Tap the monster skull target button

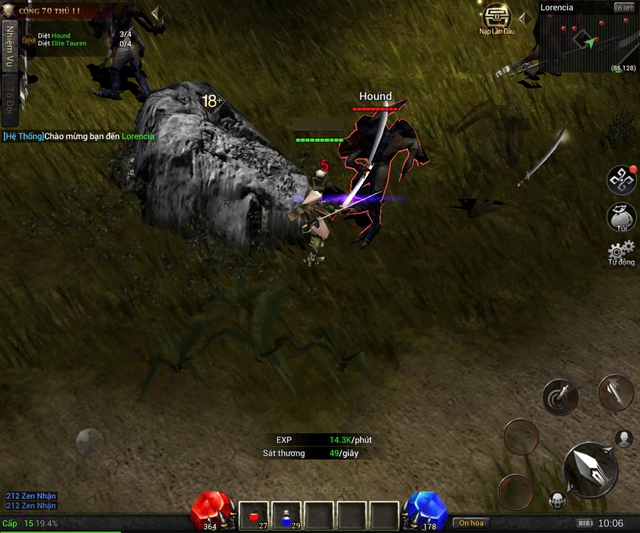click(x=555, y=500)
